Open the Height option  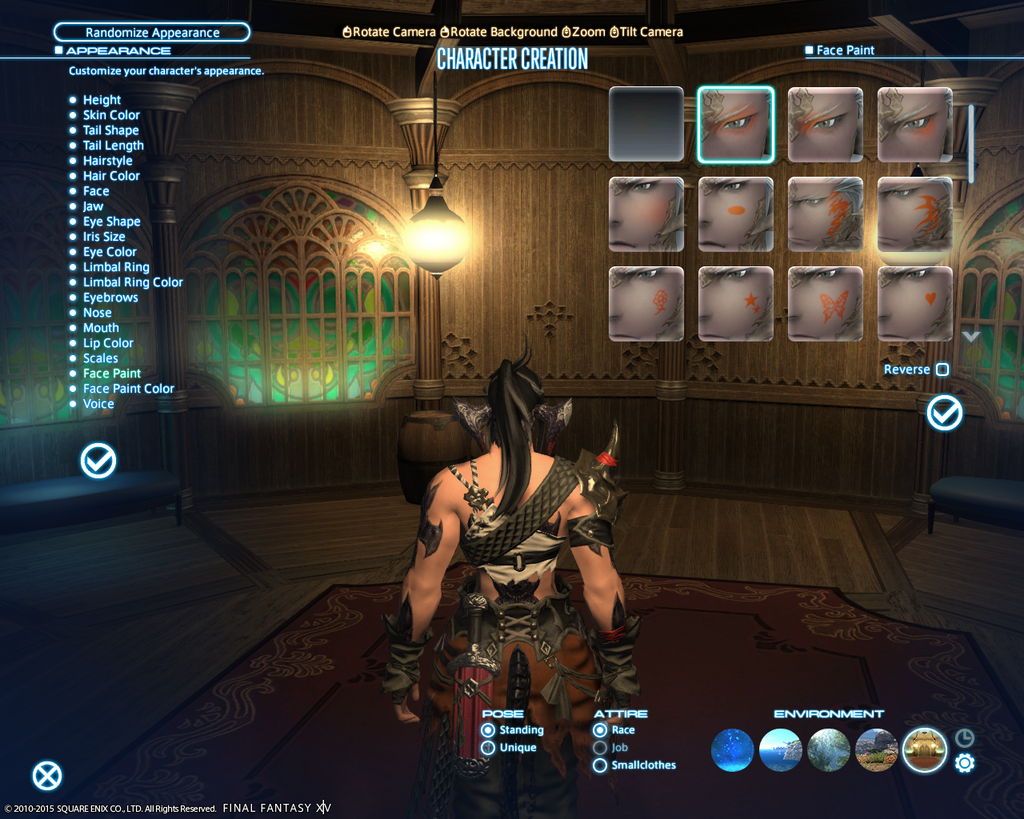point(101,100)
